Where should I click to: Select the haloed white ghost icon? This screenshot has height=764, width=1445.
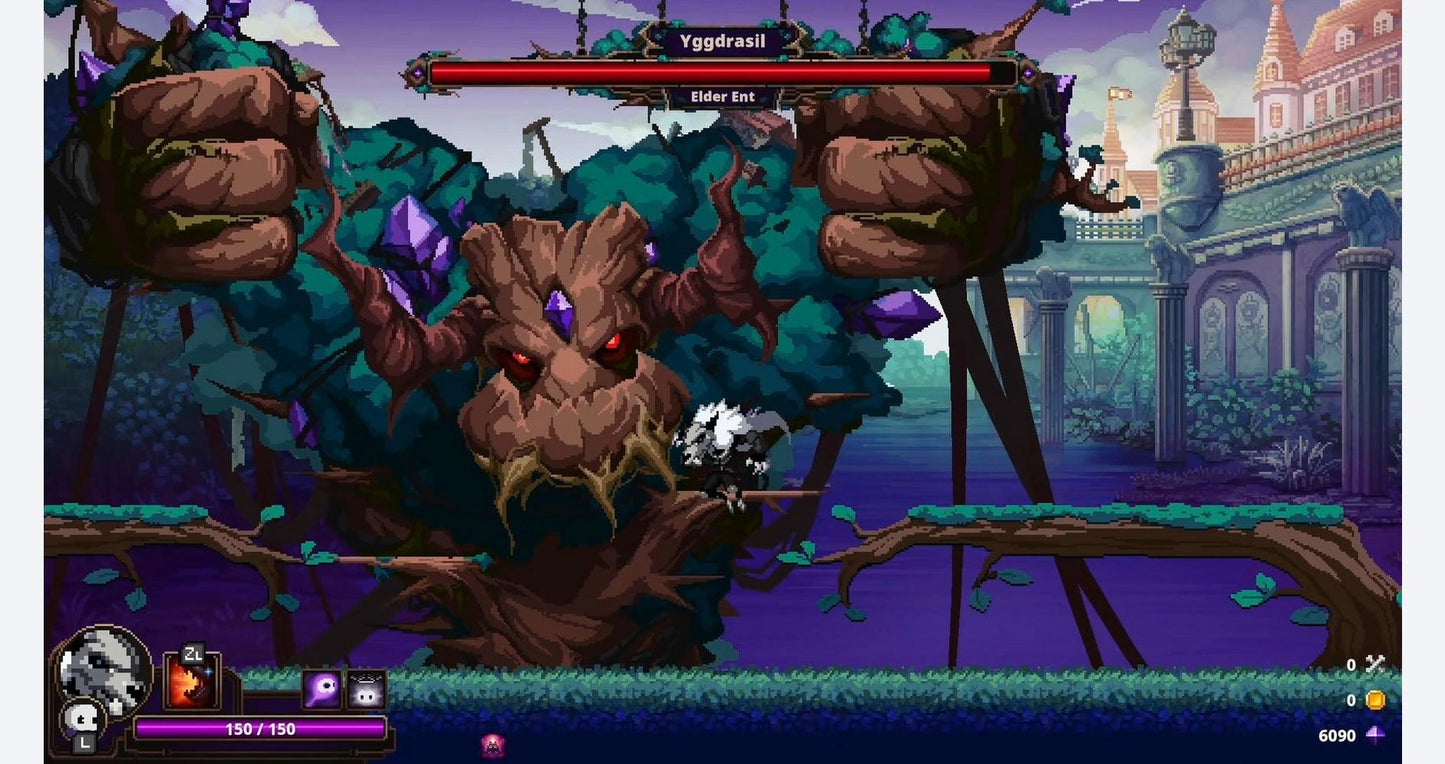pyautogui.click(x=366, y=690)
